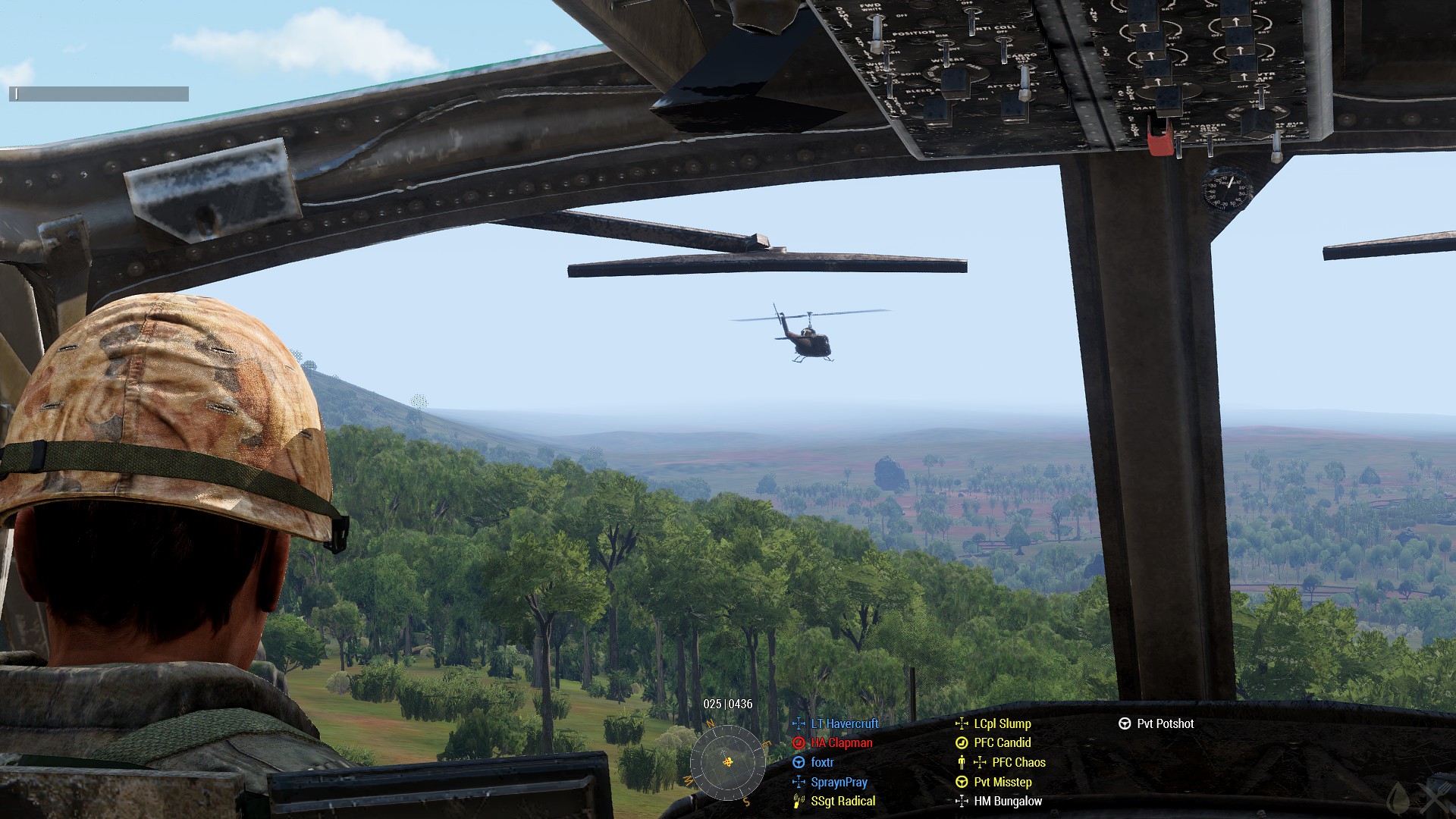Select LCpl Slump in the squad list

click(x=1002, y=724)
